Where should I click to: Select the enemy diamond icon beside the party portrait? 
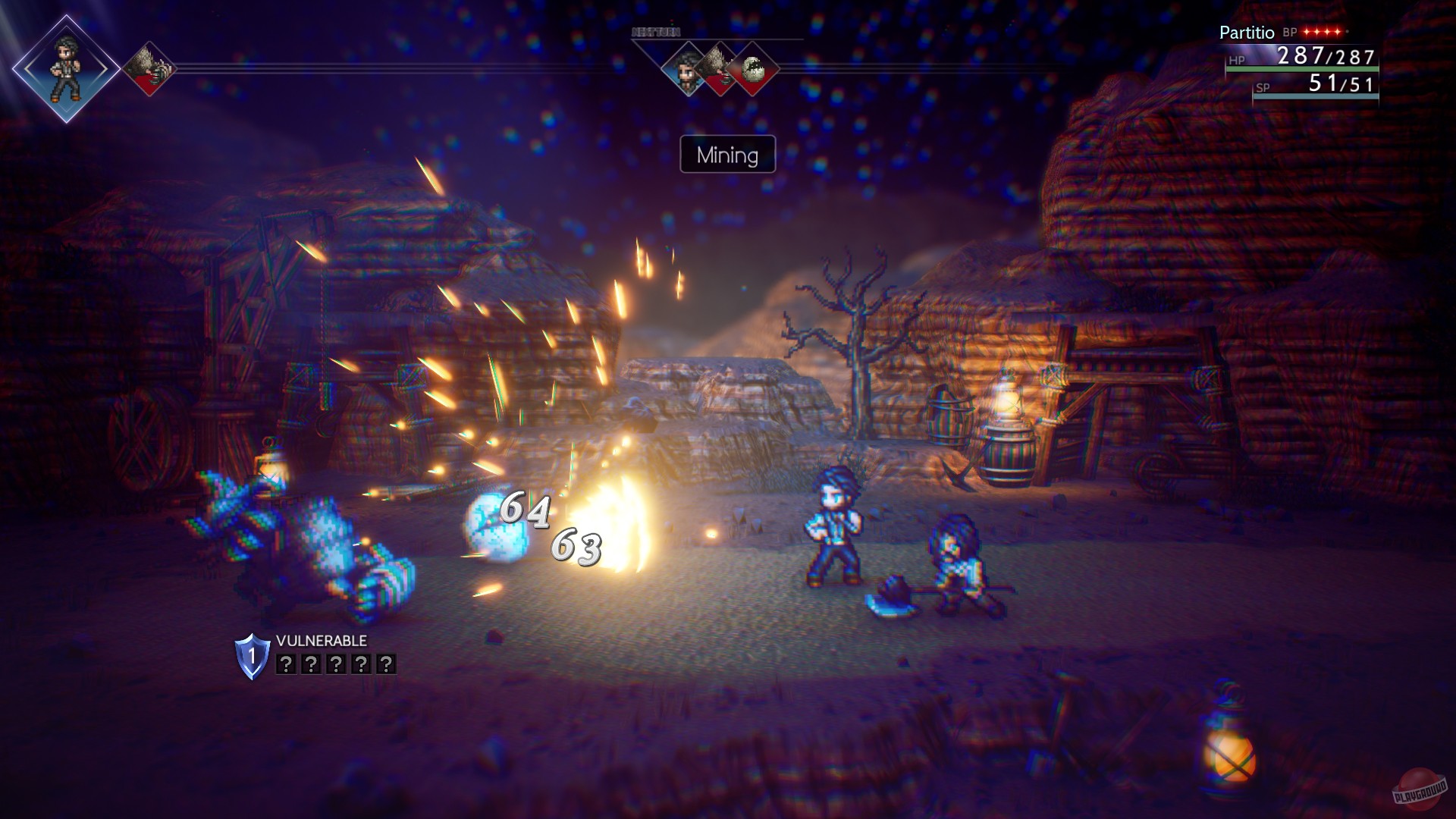[x=149, y=68]
